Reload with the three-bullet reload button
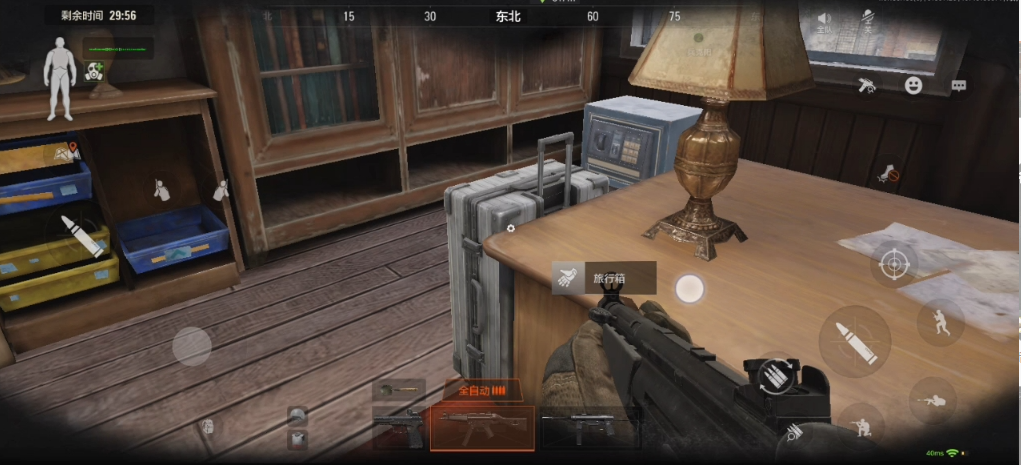Viewport: 1021px width, 465px height. [775, 376]
